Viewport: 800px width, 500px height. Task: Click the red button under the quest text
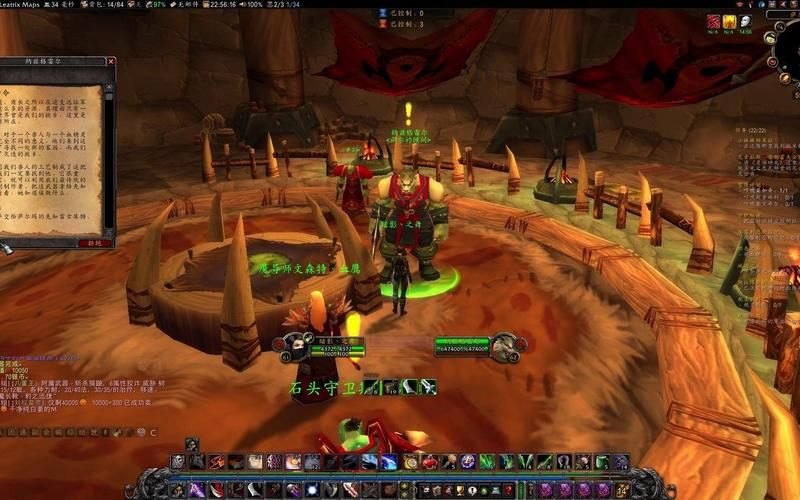click(93, 242)
